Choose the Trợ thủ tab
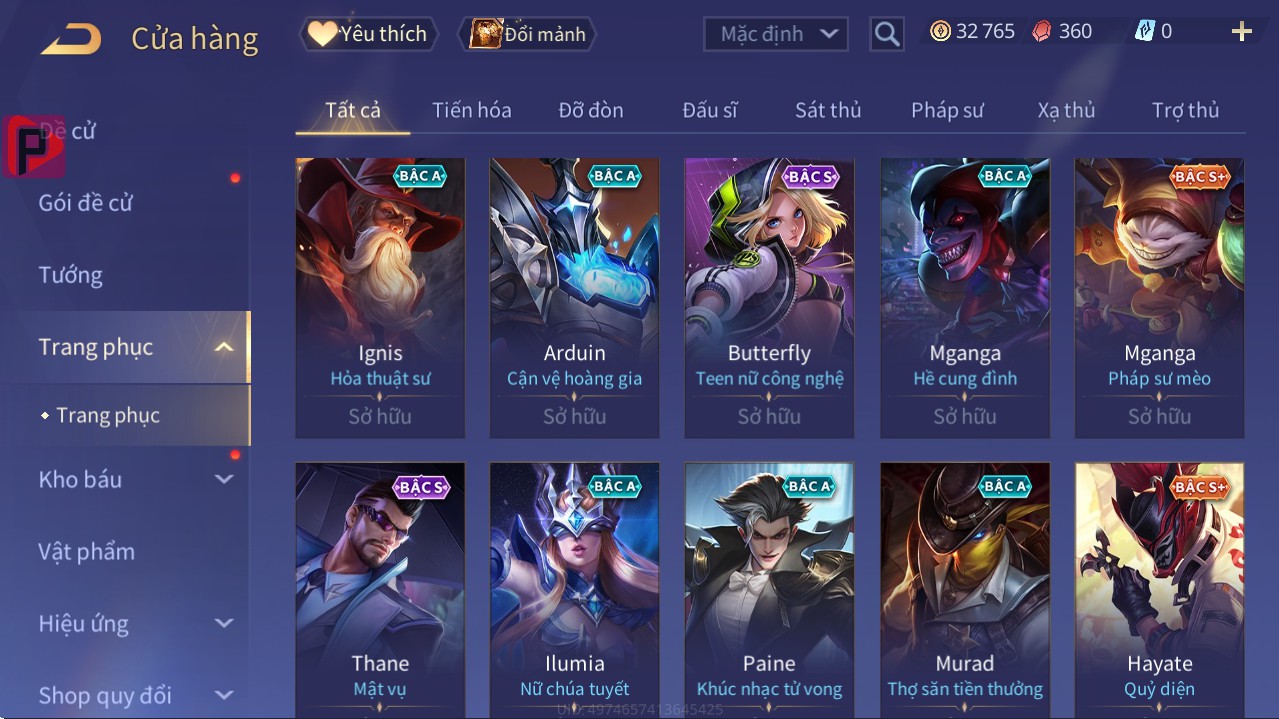The image size is (1279, 719). coord(1185,110)
